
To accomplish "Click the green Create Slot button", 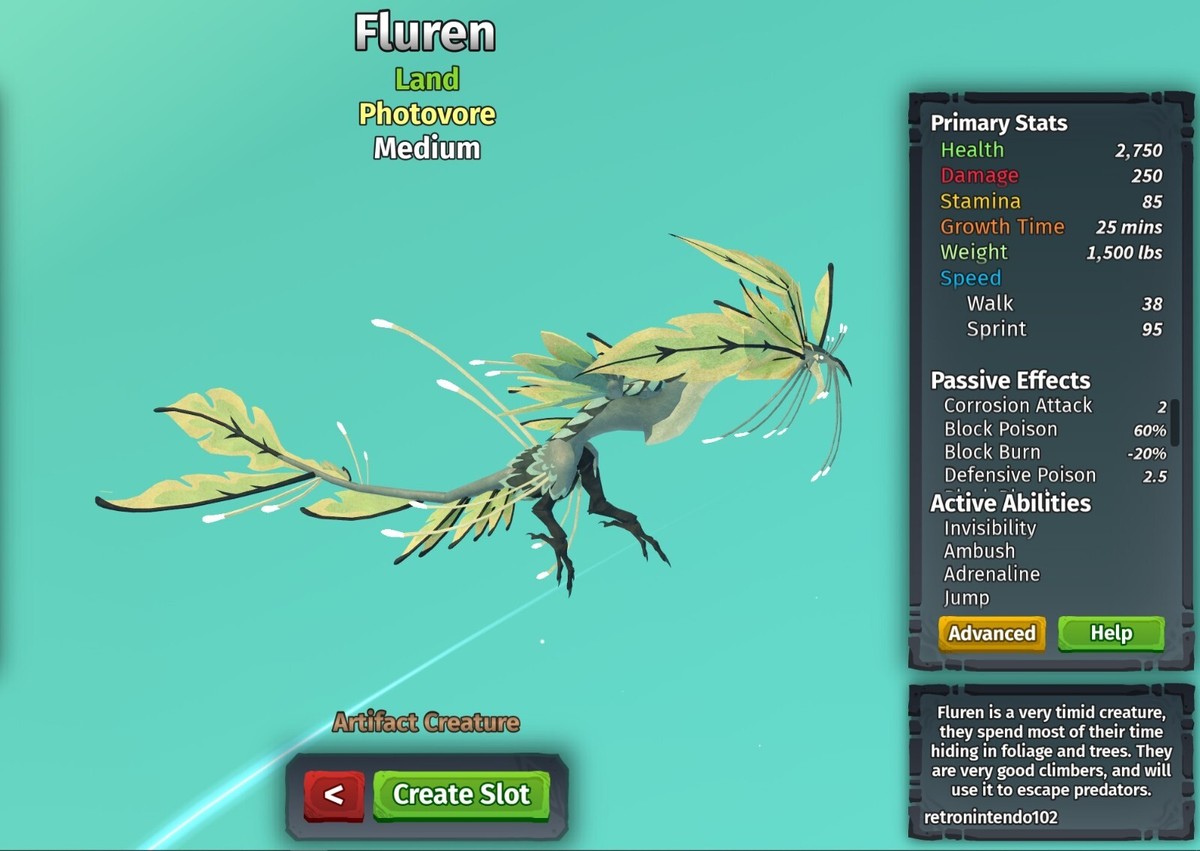I will click(461, 795).
